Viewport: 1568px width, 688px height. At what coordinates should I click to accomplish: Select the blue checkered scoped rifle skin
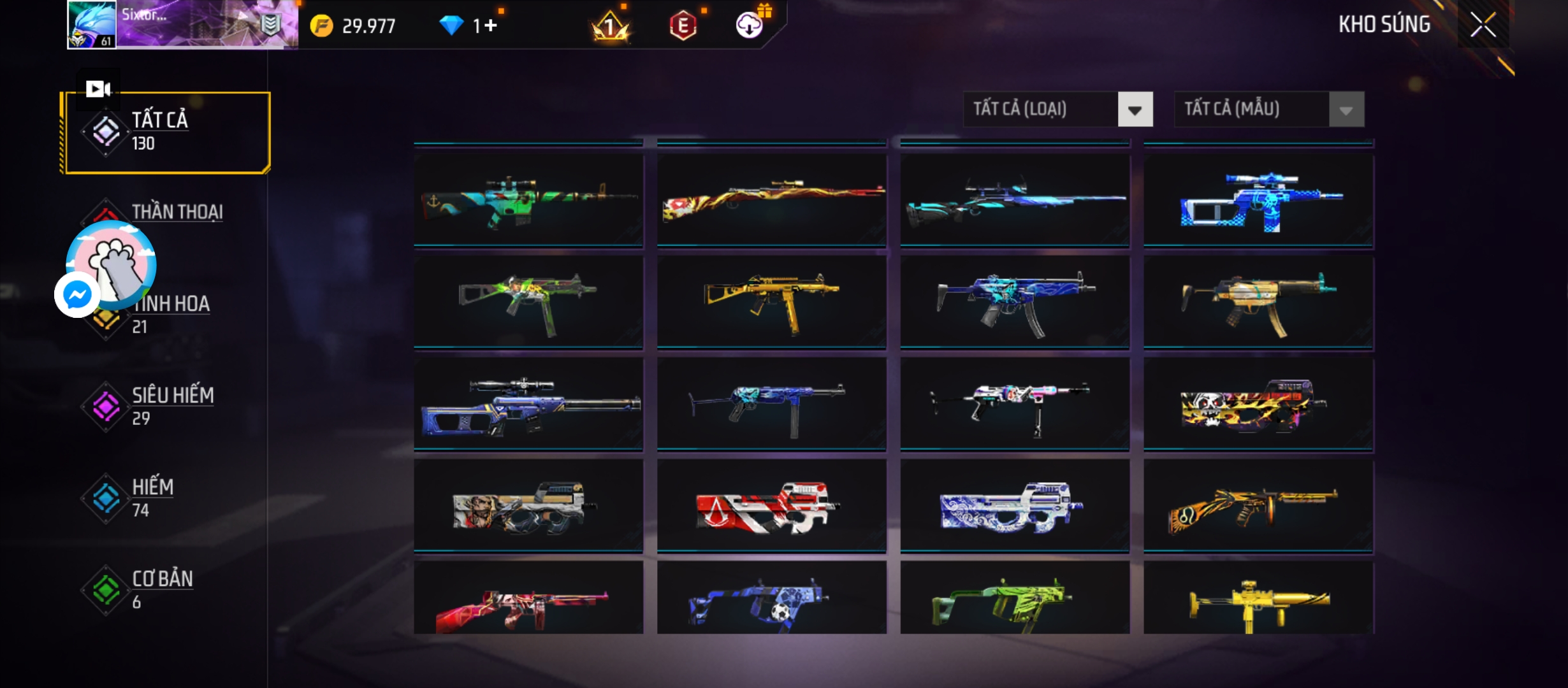point(1258,200)
